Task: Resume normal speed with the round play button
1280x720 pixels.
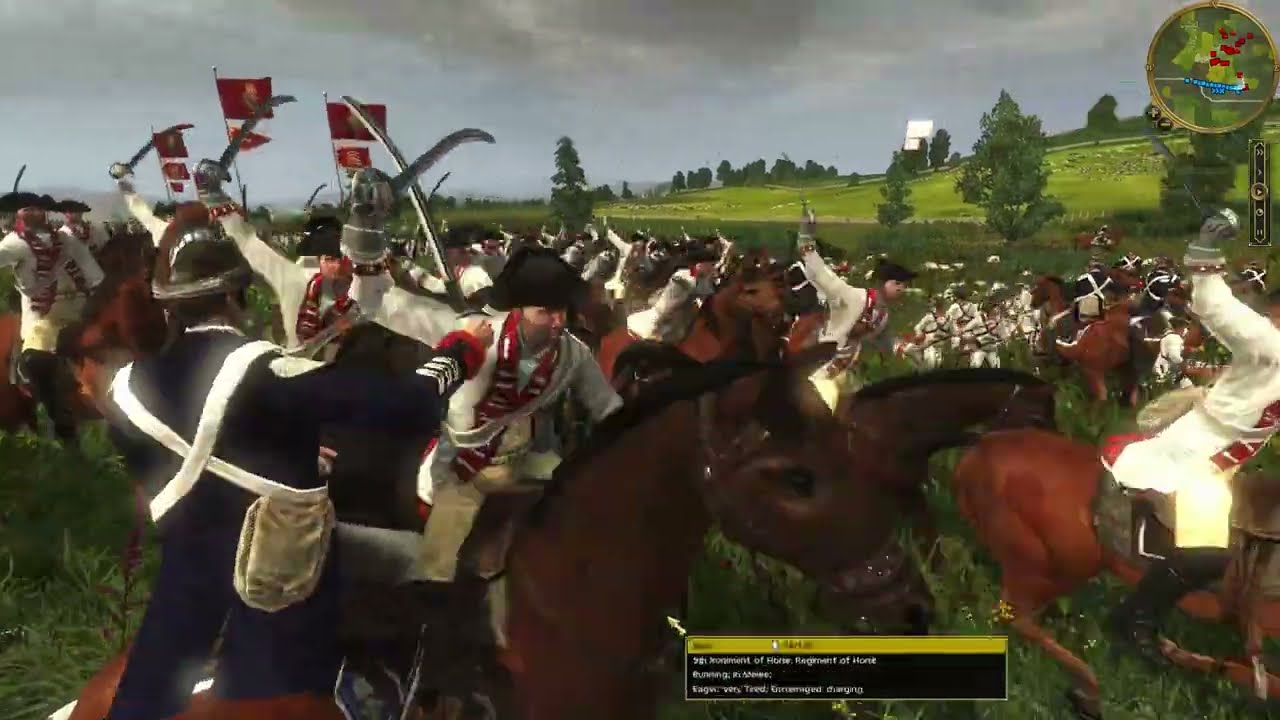Action: (1260, 190)
